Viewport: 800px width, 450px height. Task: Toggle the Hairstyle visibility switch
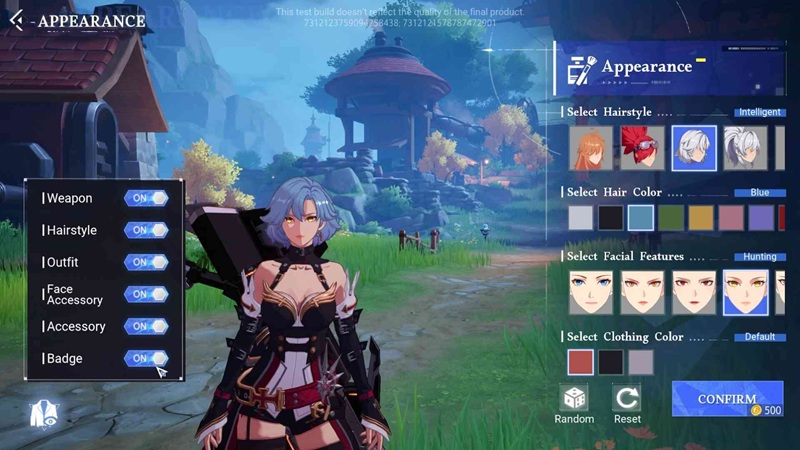tap(146, 230)
